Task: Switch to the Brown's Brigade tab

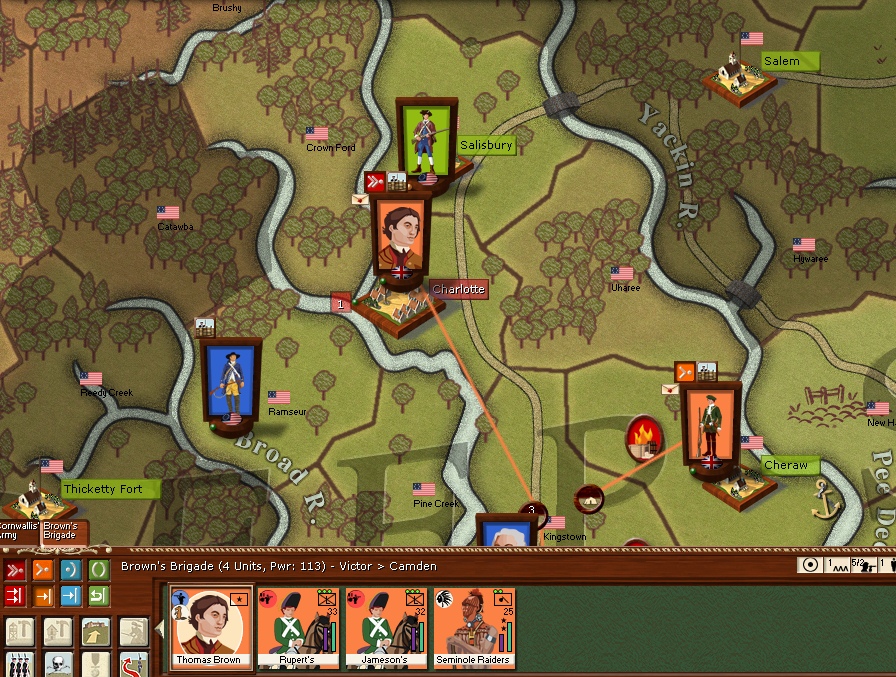Action: click(60, 531)
